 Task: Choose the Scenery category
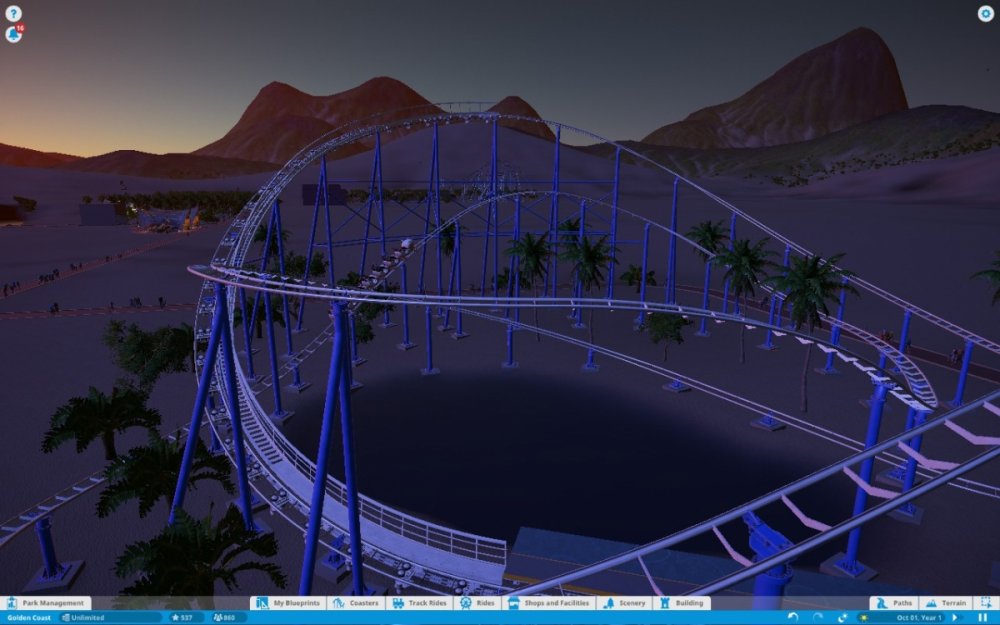(626, 603)
